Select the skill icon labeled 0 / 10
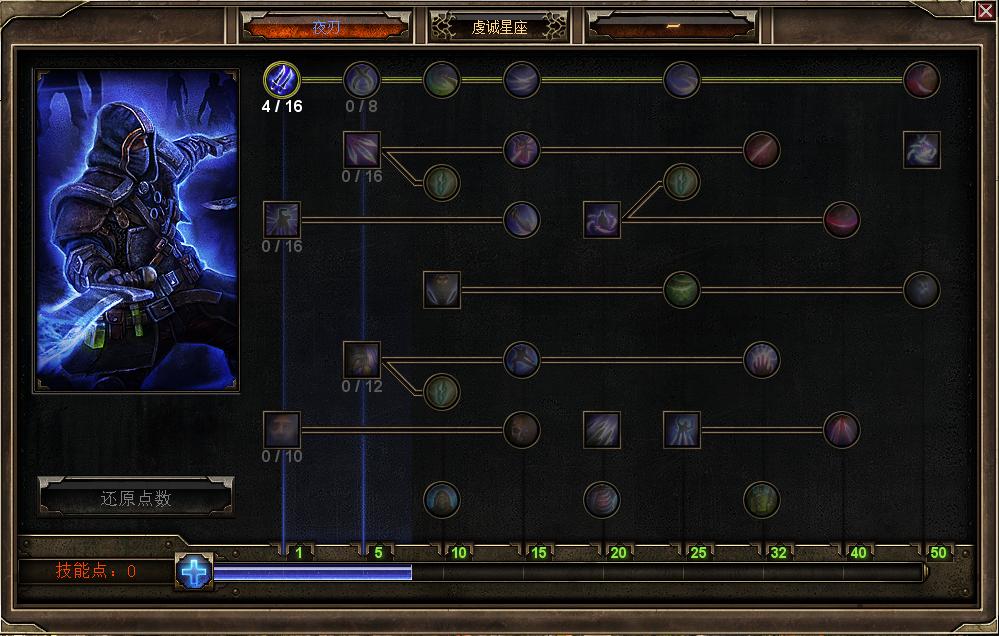 coord(281,429)
